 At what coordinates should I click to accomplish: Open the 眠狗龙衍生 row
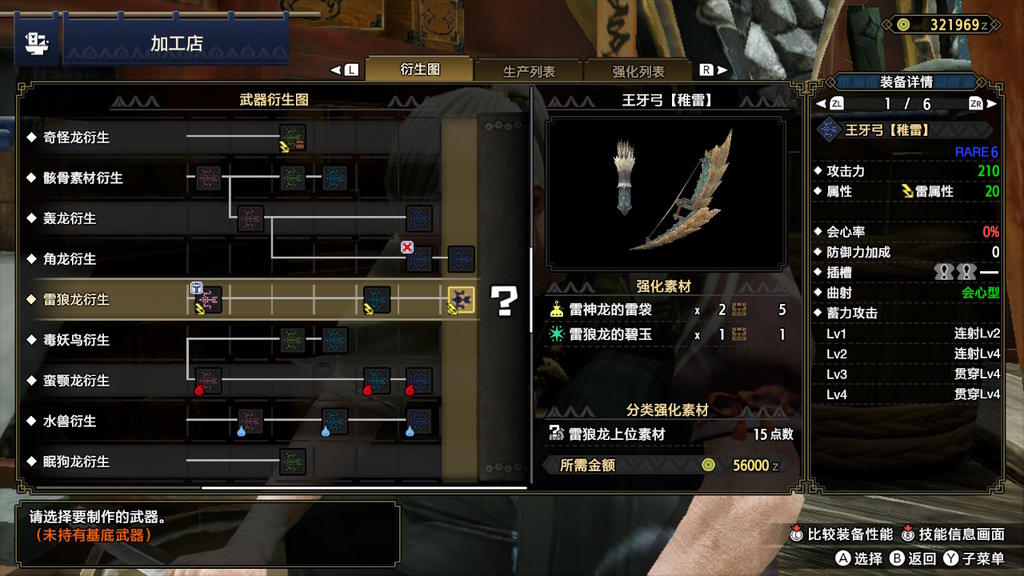(x=76, y=462)
